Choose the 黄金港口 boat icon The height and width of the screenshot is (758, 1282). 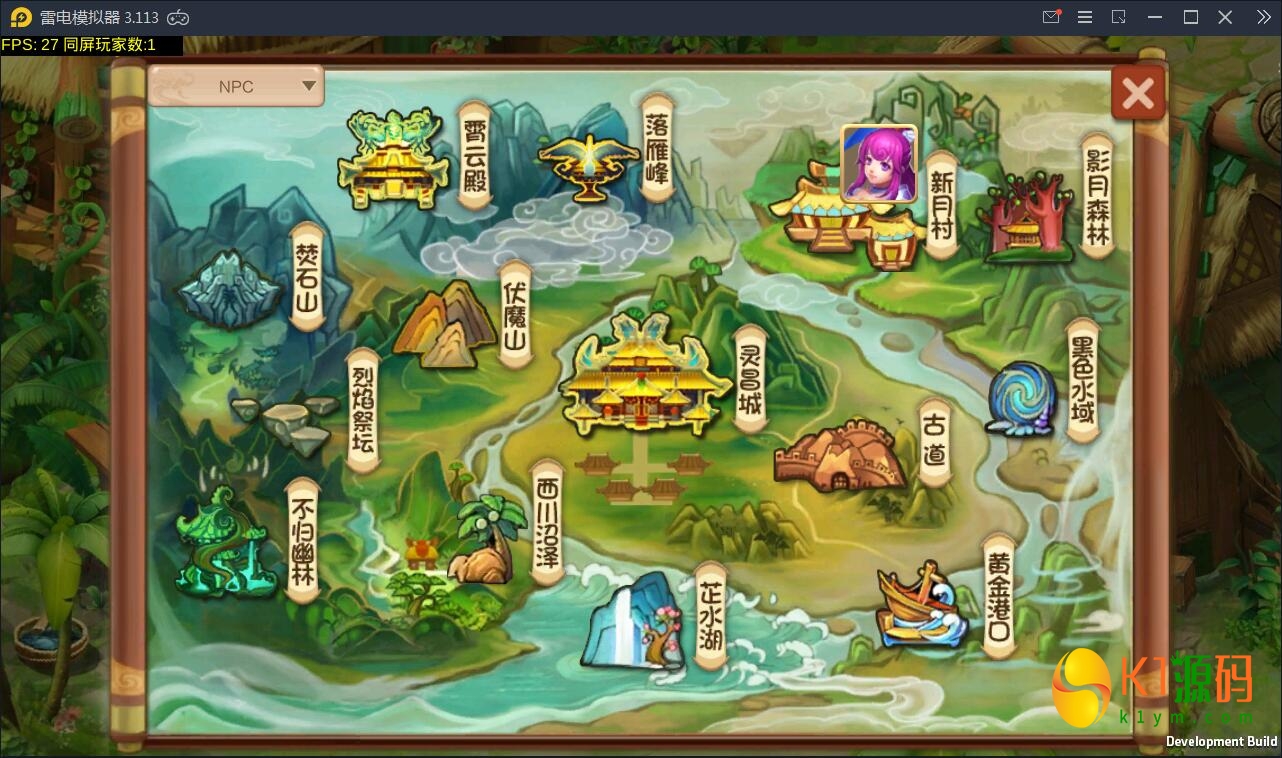point(920,605)
